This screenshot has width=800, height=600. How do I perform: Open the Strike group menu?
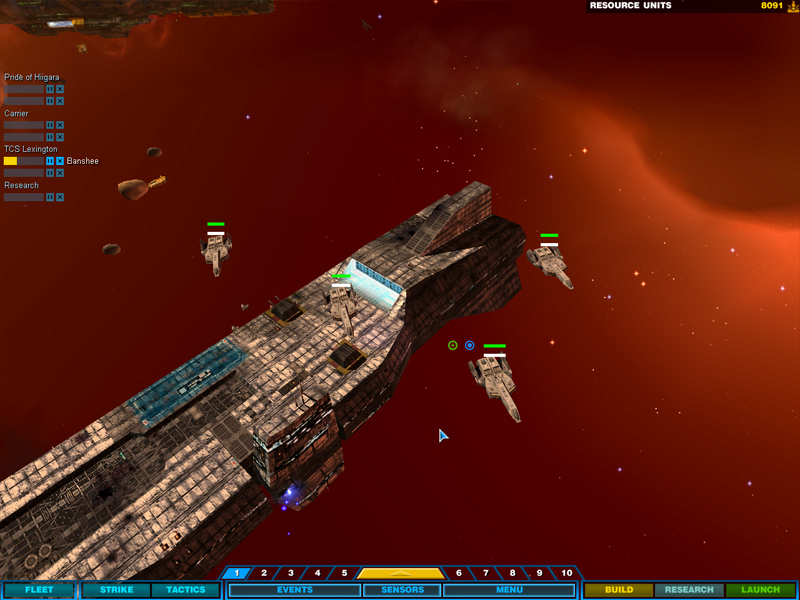click(x=116, y=590)
